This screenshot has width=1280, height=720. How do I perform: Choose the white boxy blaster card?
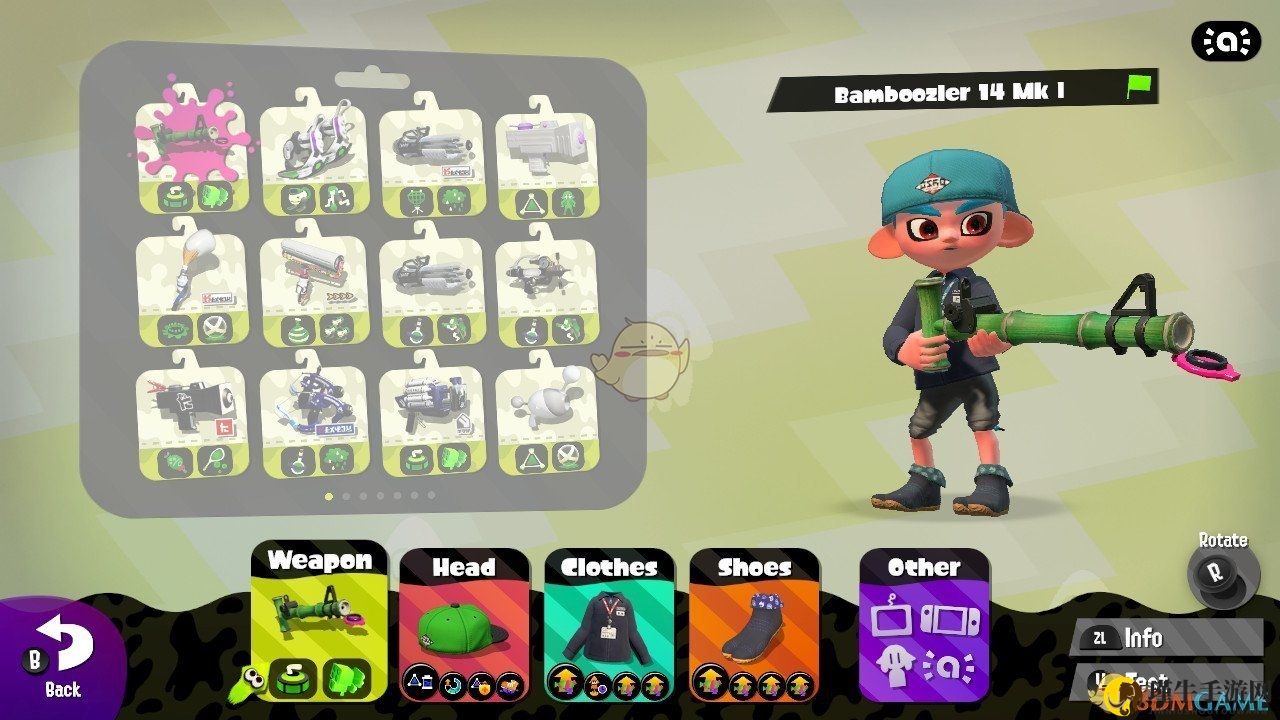click(x=546, y=160)
